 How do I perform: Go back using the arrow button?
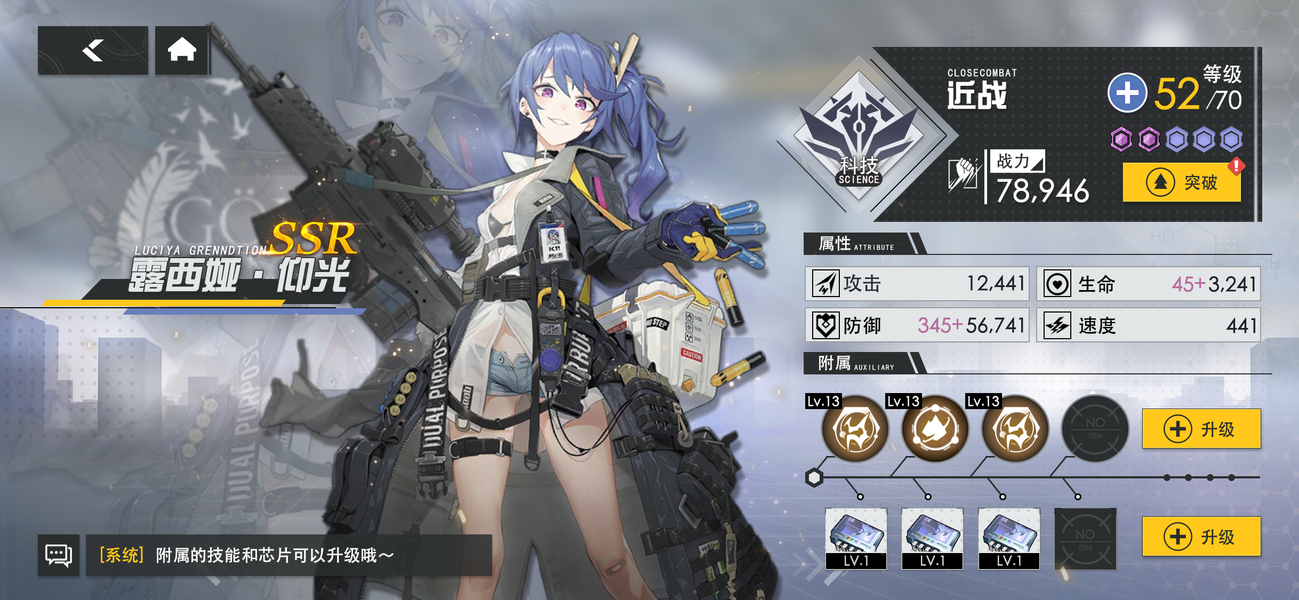[x=92, y=50]
